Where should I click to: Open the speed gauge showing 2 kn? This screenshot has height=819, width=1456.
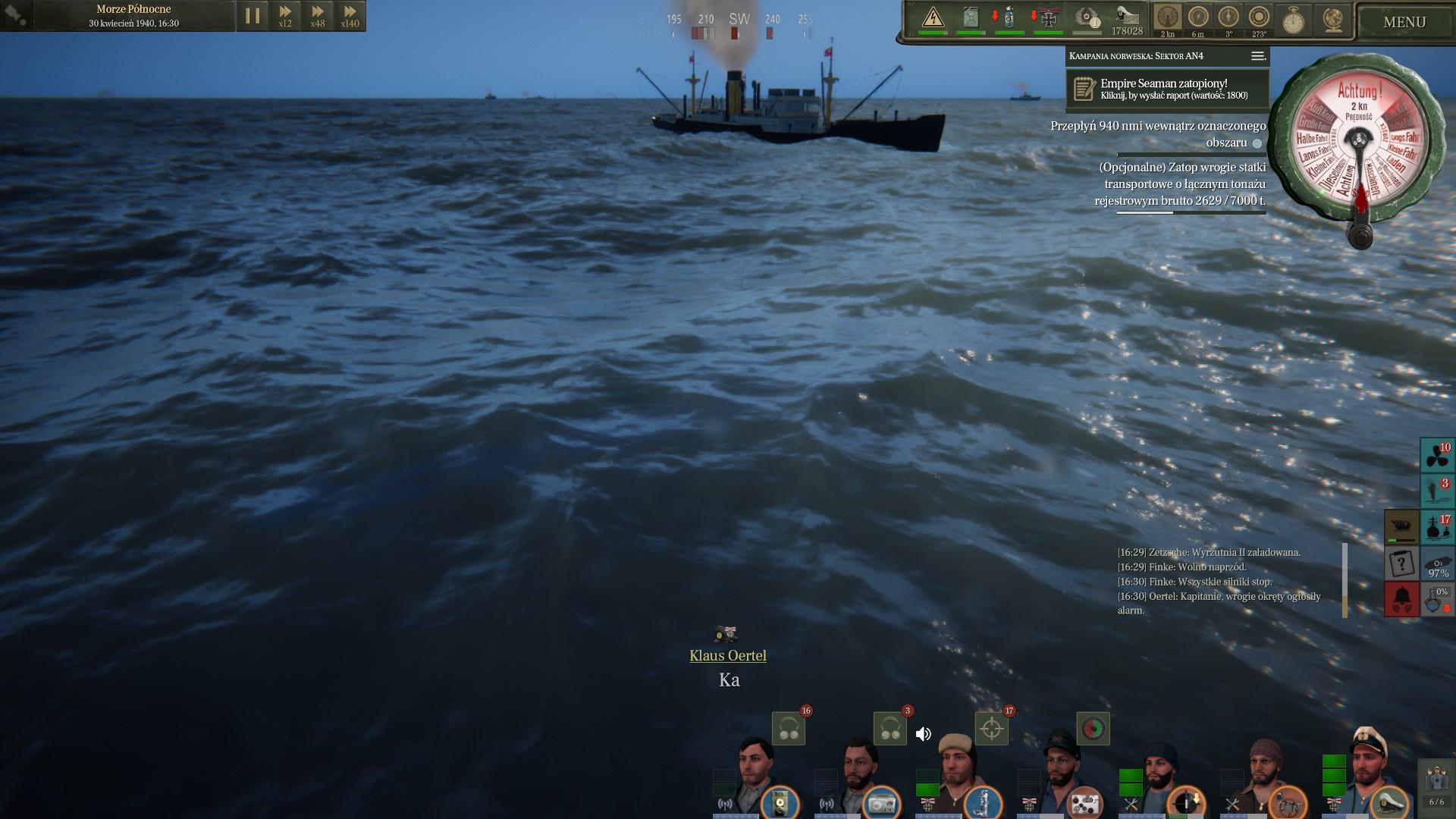coord(1168,18)
